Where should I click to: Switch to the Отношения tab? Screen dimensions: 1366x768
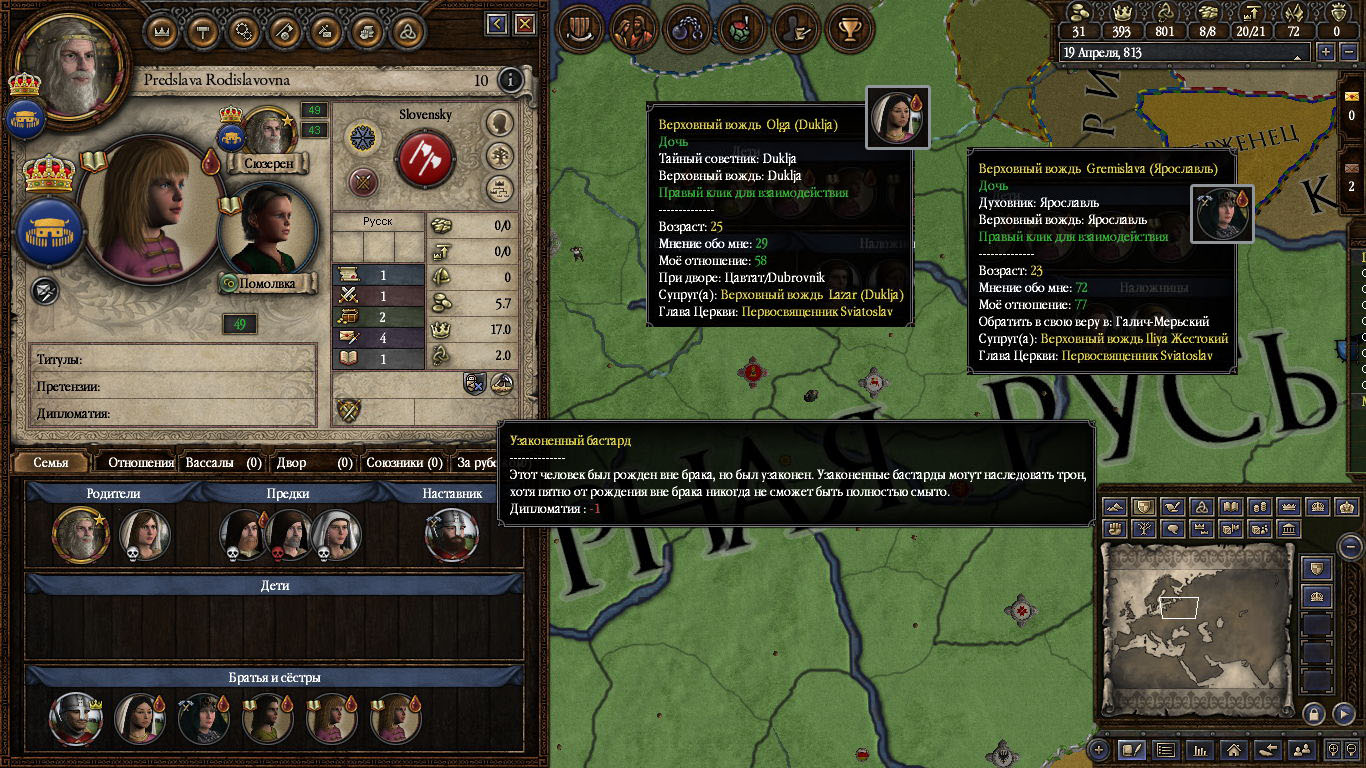(141, 463)
